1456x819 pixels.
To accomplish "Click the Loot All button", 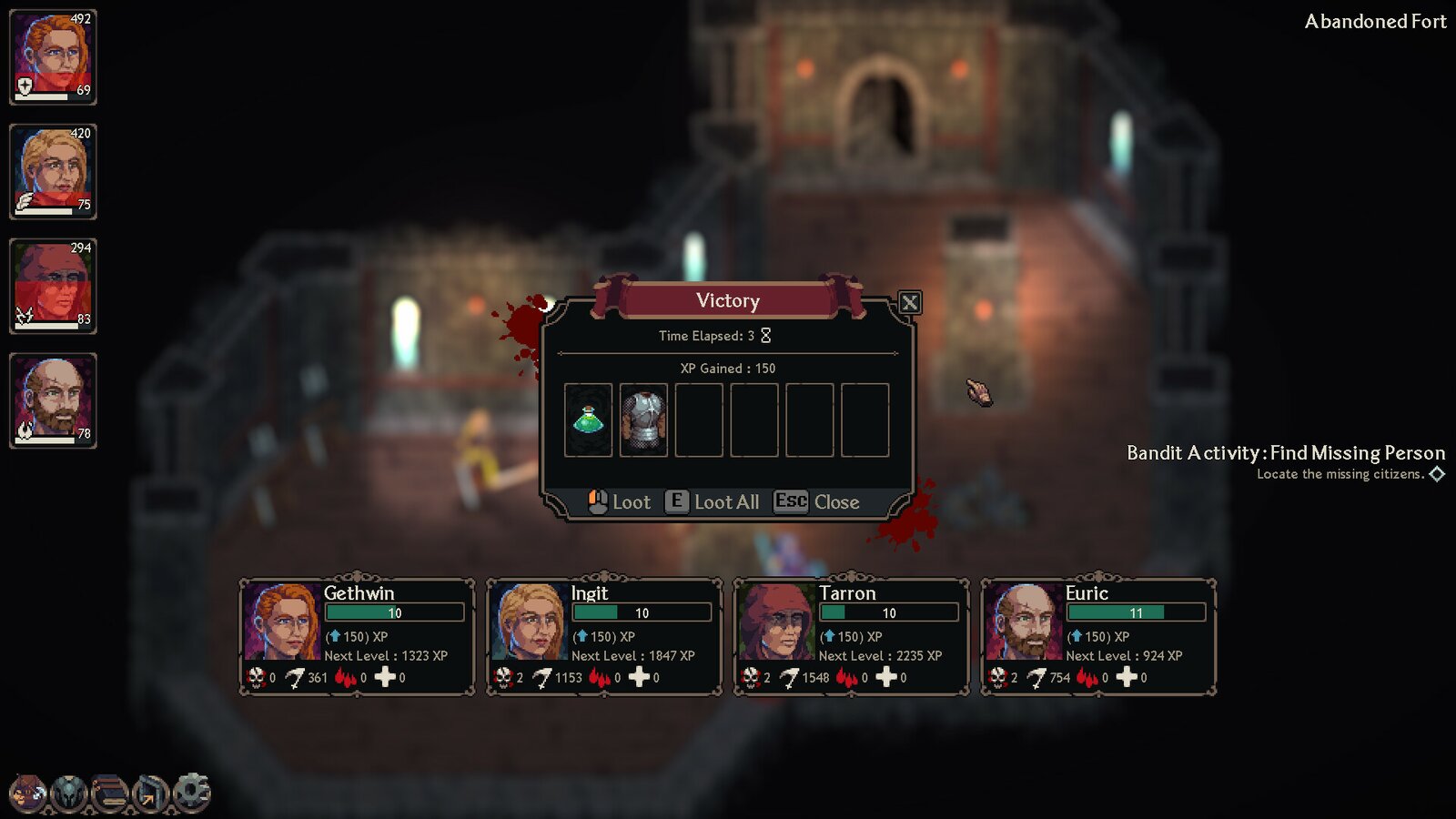I will click(x=713, y=501).
